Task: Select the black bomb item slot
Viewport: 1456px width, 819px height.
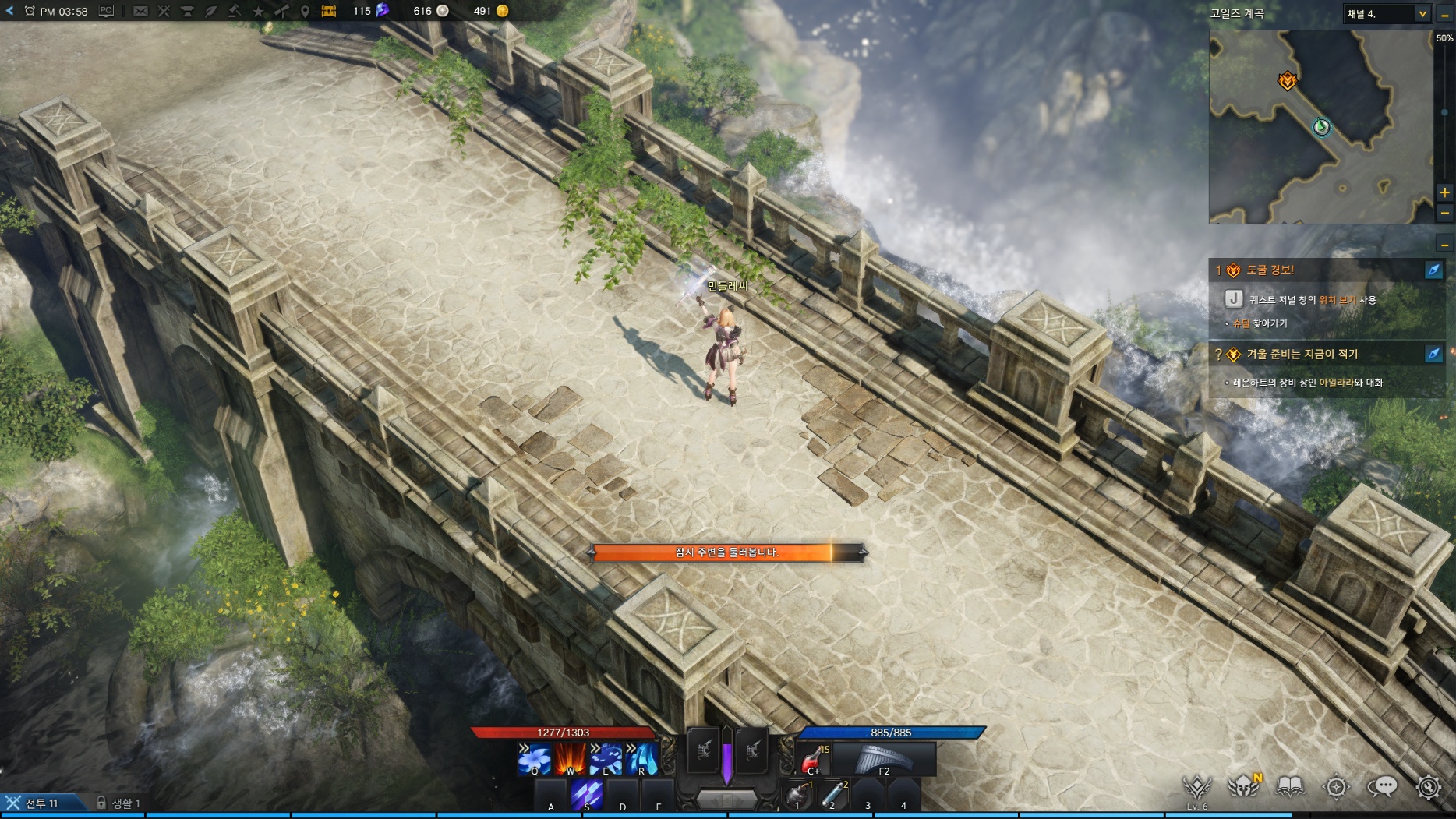Action: tap(797, 795)
